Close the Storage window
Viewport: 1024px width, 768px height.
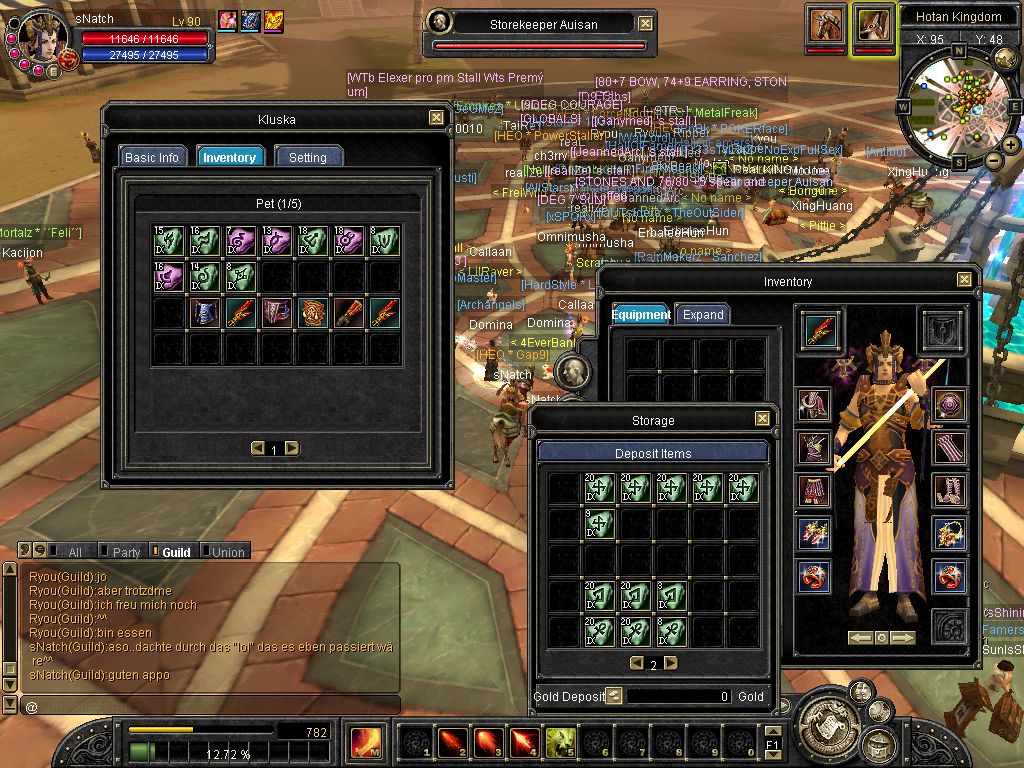(762, 420)
